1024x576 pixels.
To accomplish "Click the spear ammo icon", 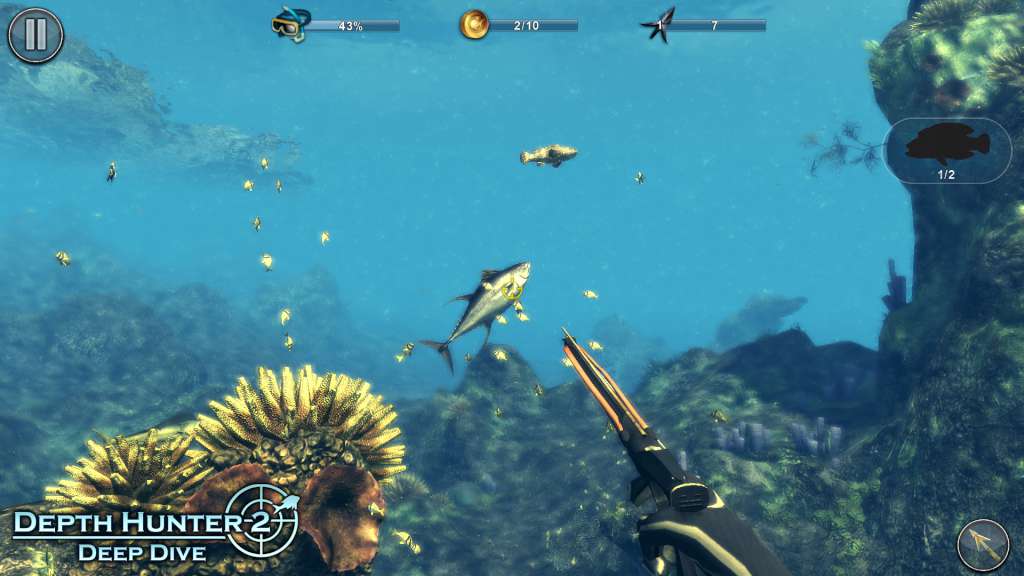I will click(x=658, y=25).
